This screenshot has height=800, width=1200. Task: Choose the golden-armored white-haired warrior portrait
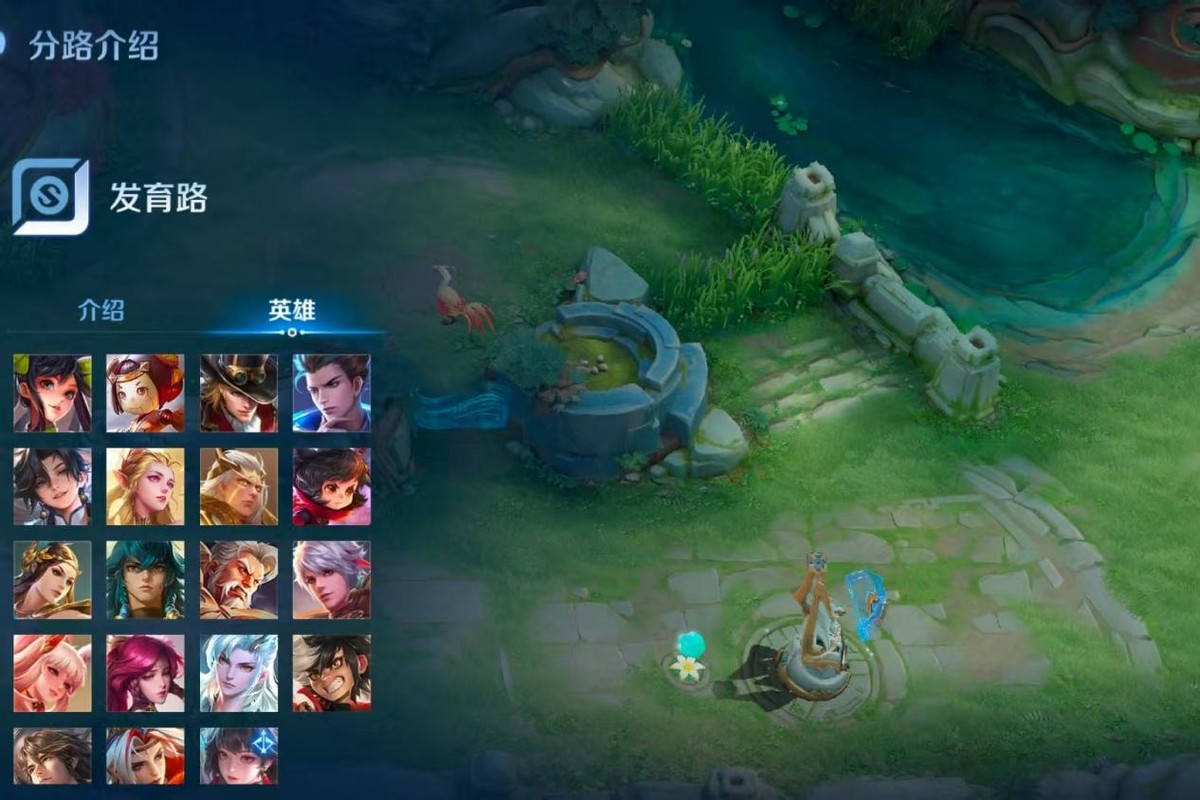coord(239,486)
